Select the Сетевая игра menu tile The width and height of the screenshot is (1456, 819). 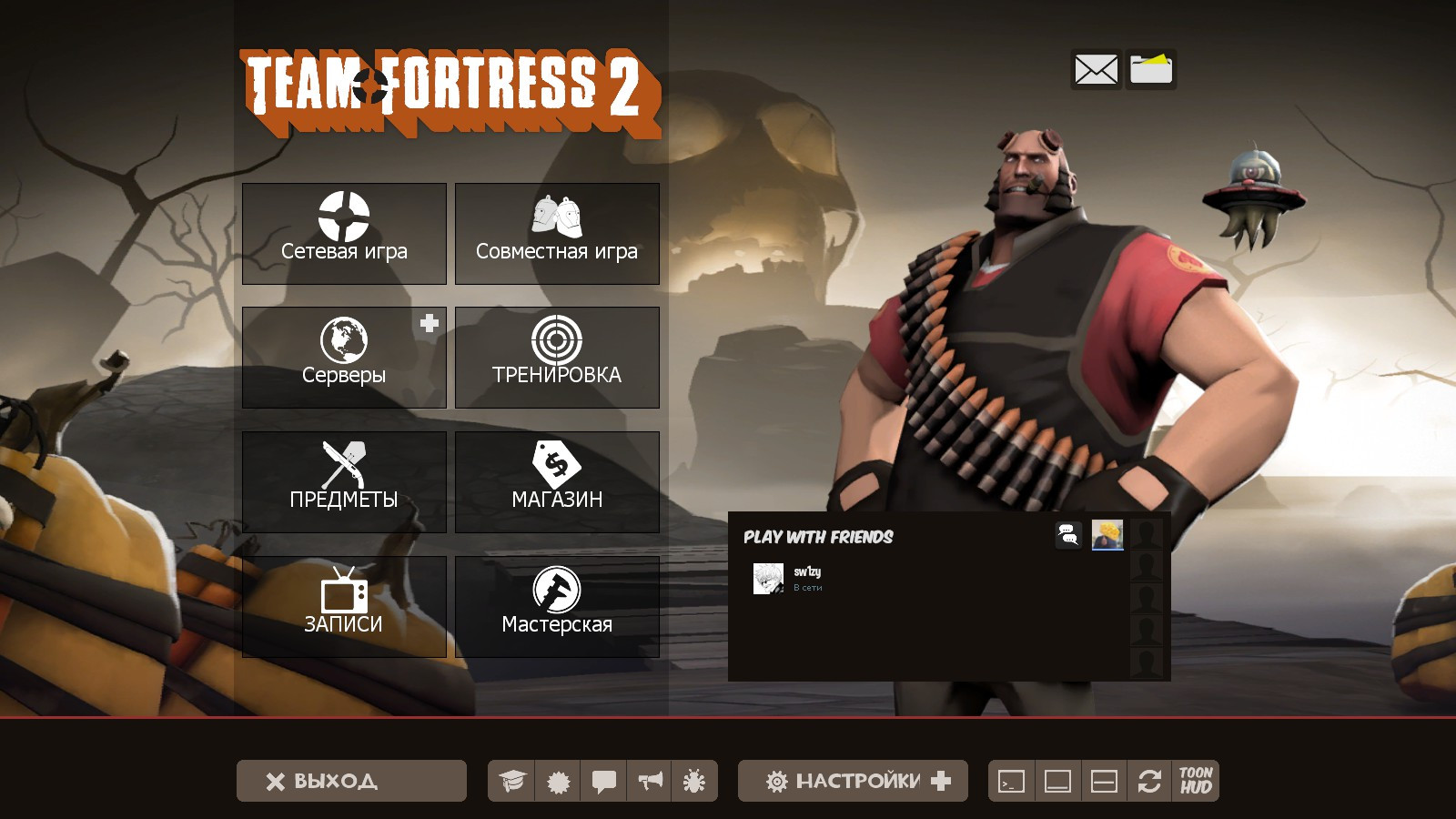tap(344, 234)
